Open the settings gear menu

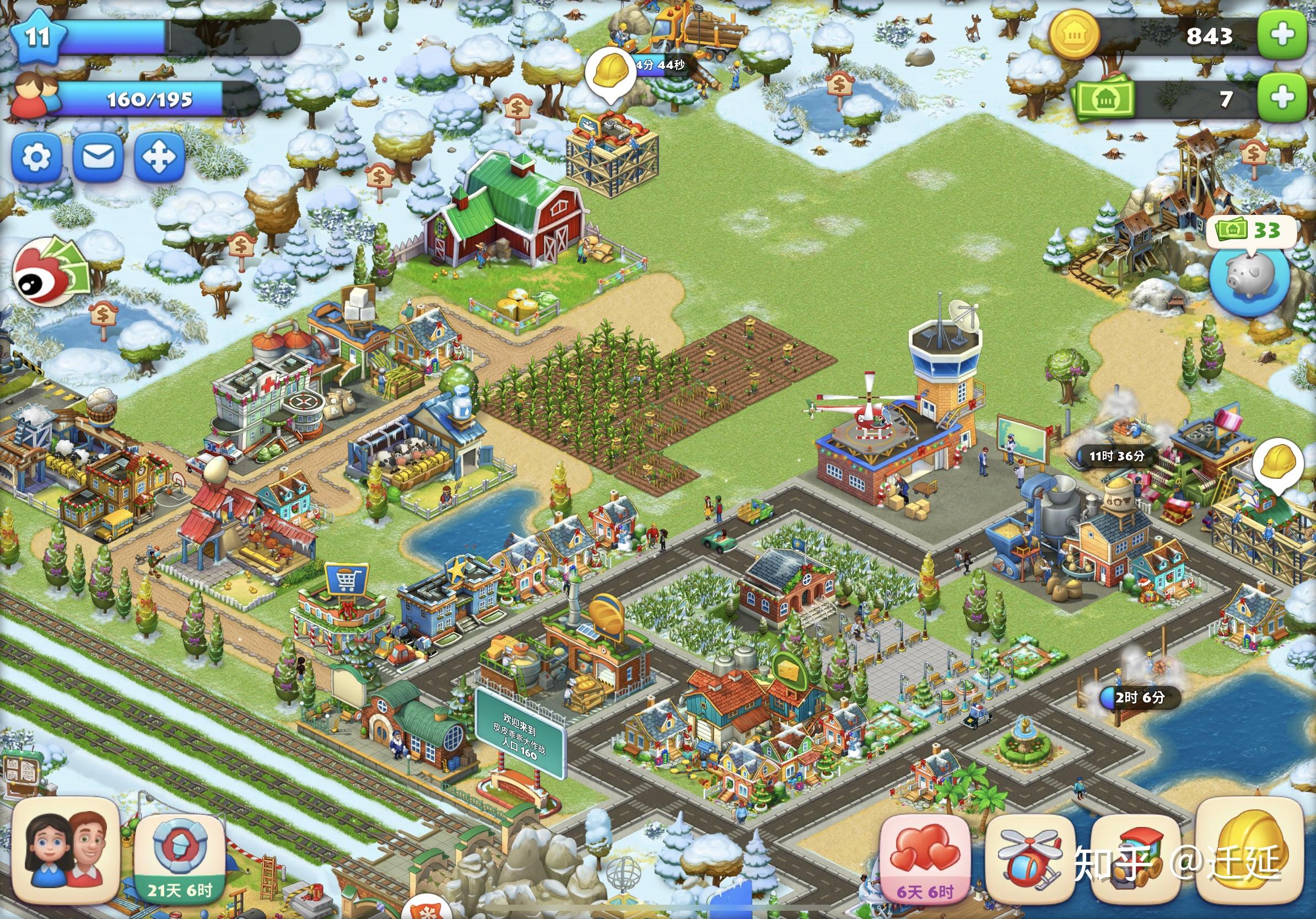pyautogui.click(x=36, y=156)
